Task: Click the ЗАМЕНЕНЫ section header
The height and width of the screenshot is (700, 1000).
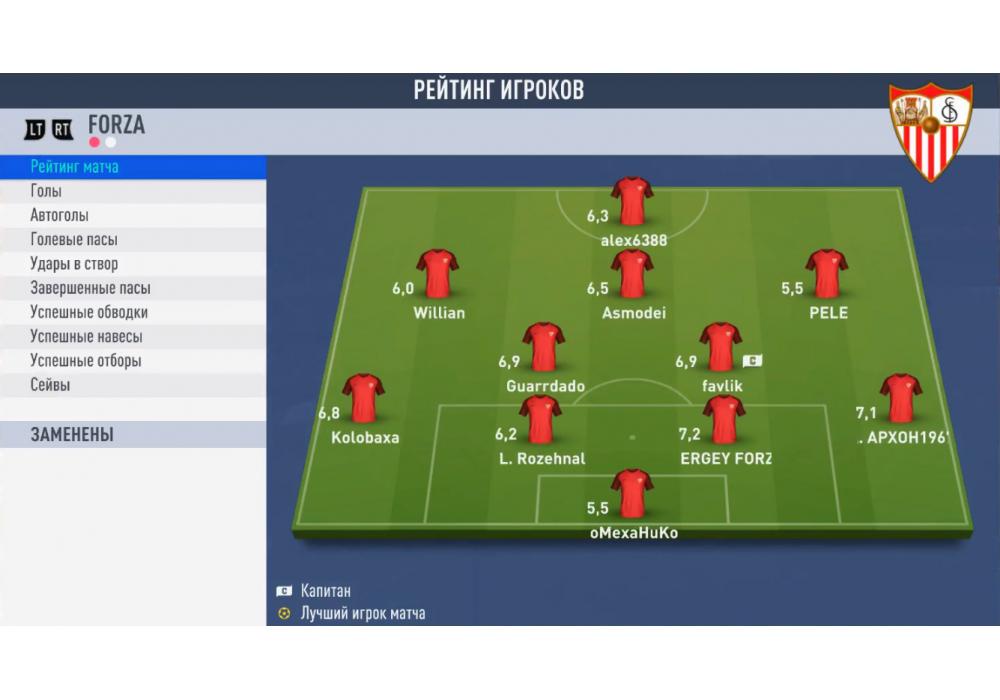Action: (x=132, y=435)
